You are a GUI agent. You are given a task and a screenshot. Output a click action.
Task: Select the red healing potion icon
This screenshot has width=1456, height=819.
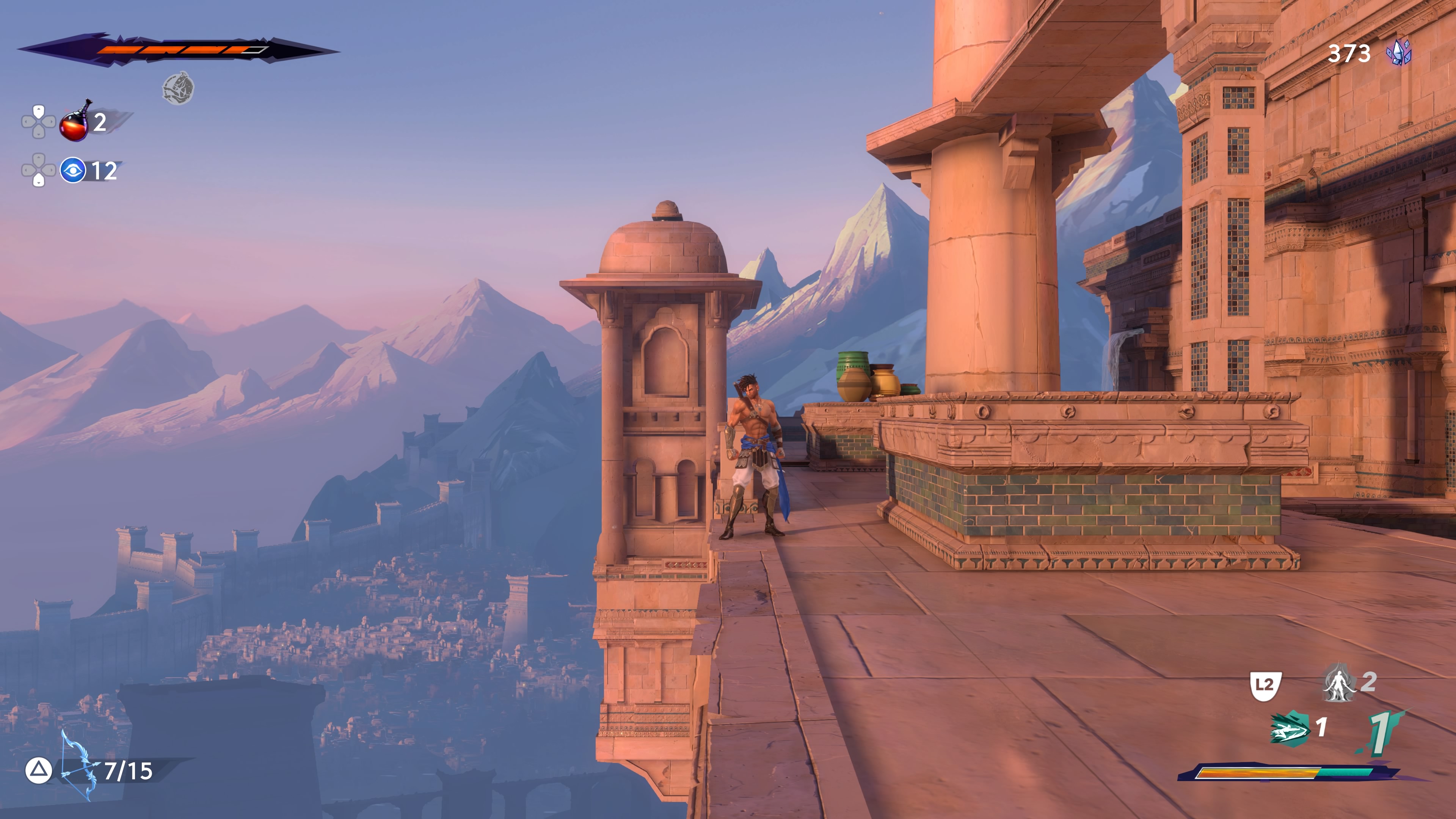75,122
